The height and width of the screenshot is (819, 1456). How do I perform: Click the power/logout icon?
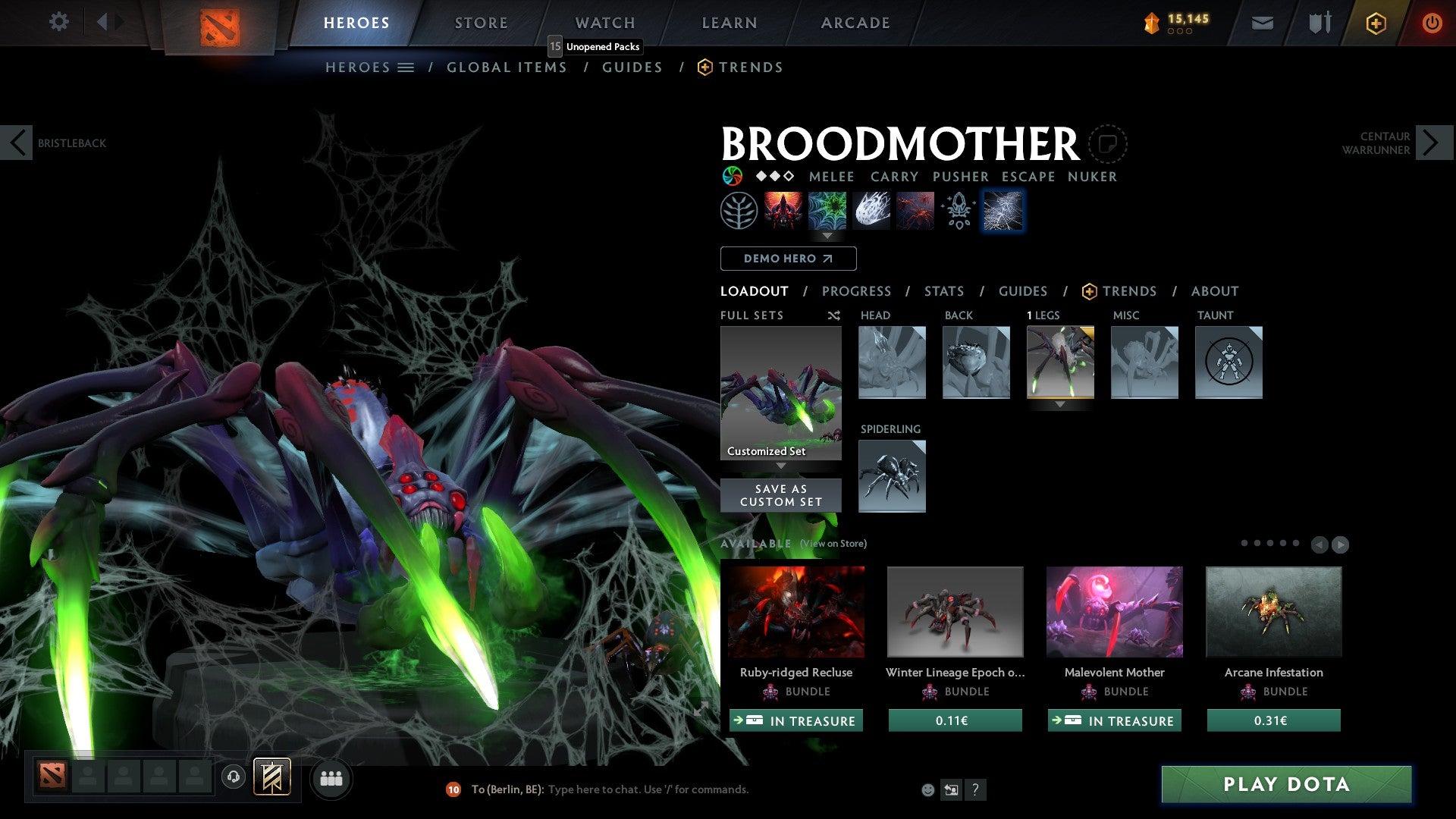coord(1432,23)
